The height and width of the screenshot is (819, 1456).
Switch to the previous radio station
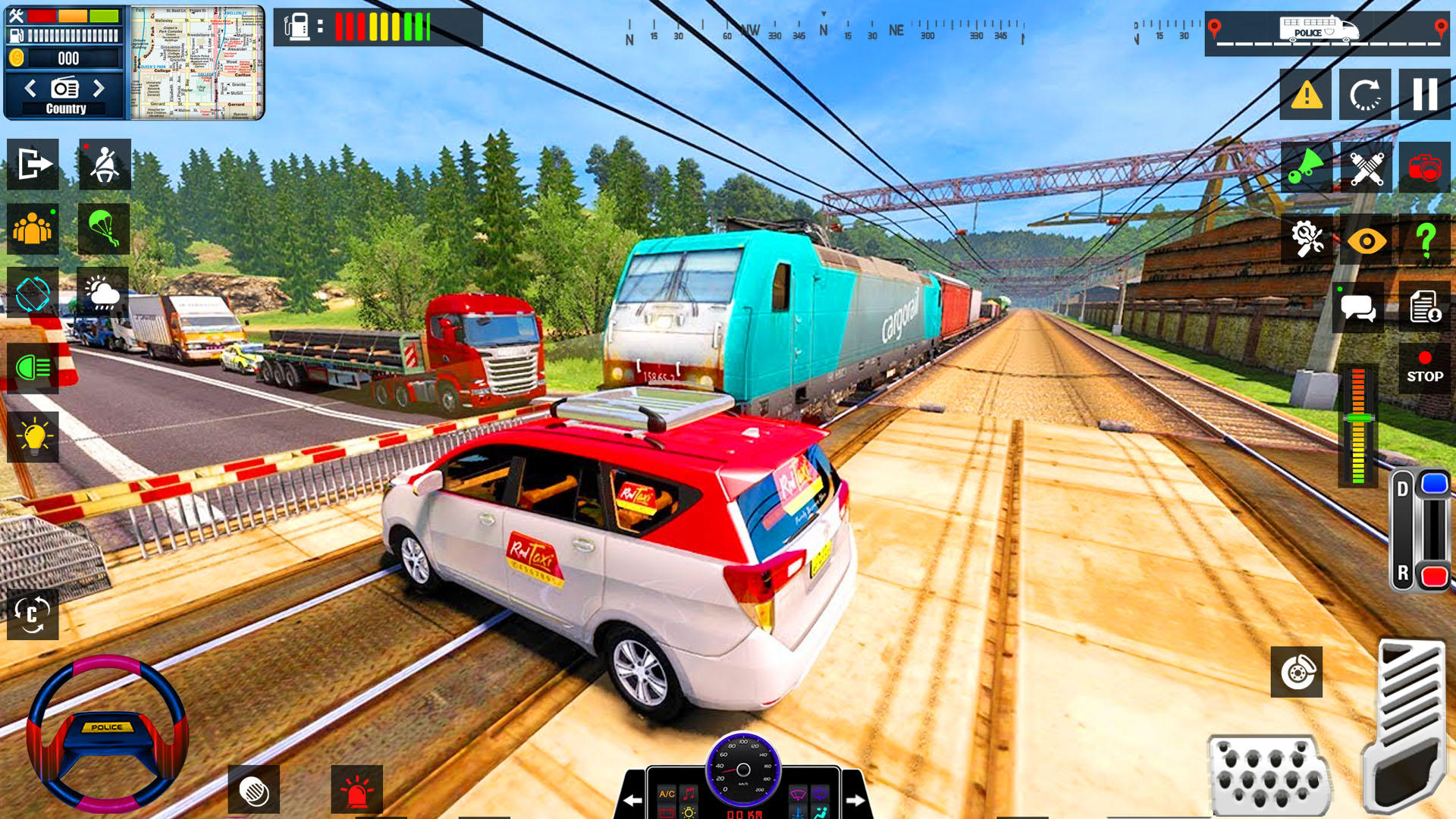click(30, 89)
